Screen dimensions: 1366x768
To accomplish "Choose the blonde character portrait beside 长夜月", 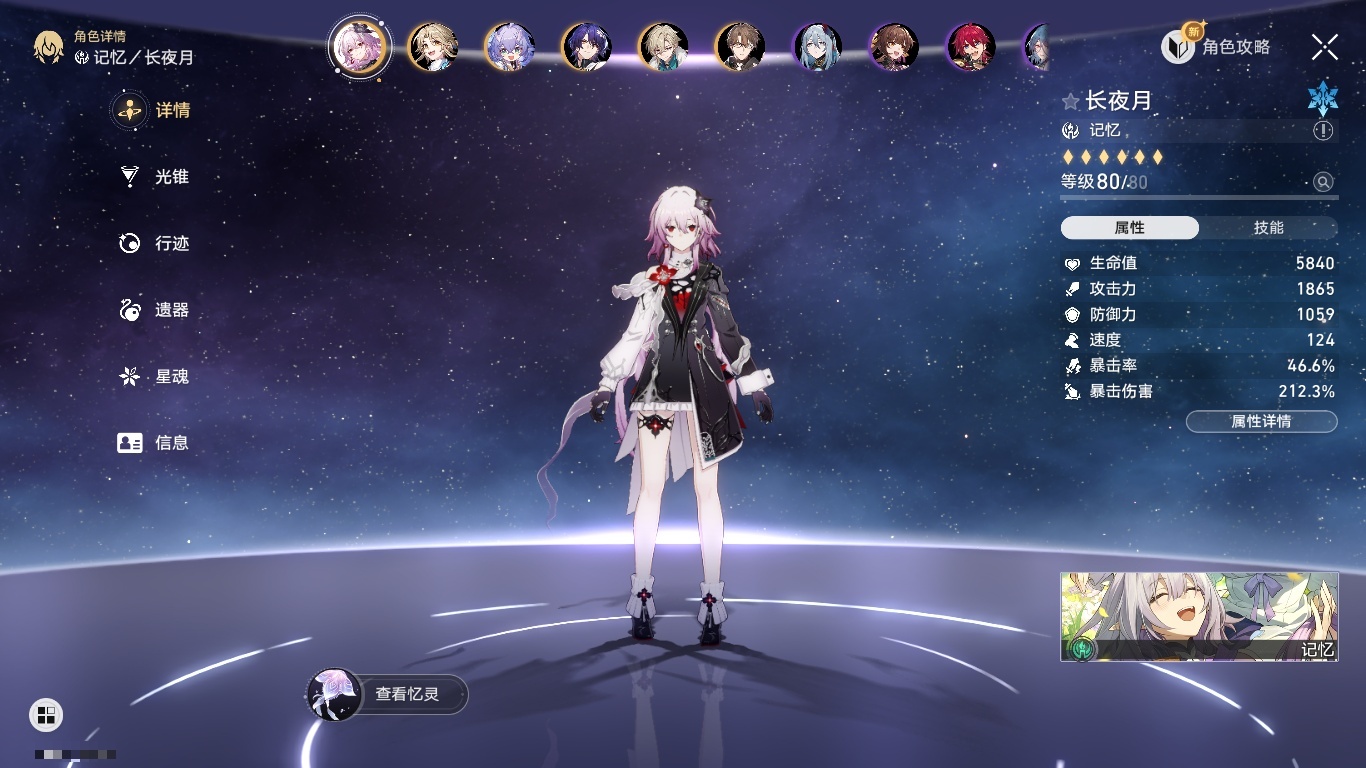I will 433,47.
